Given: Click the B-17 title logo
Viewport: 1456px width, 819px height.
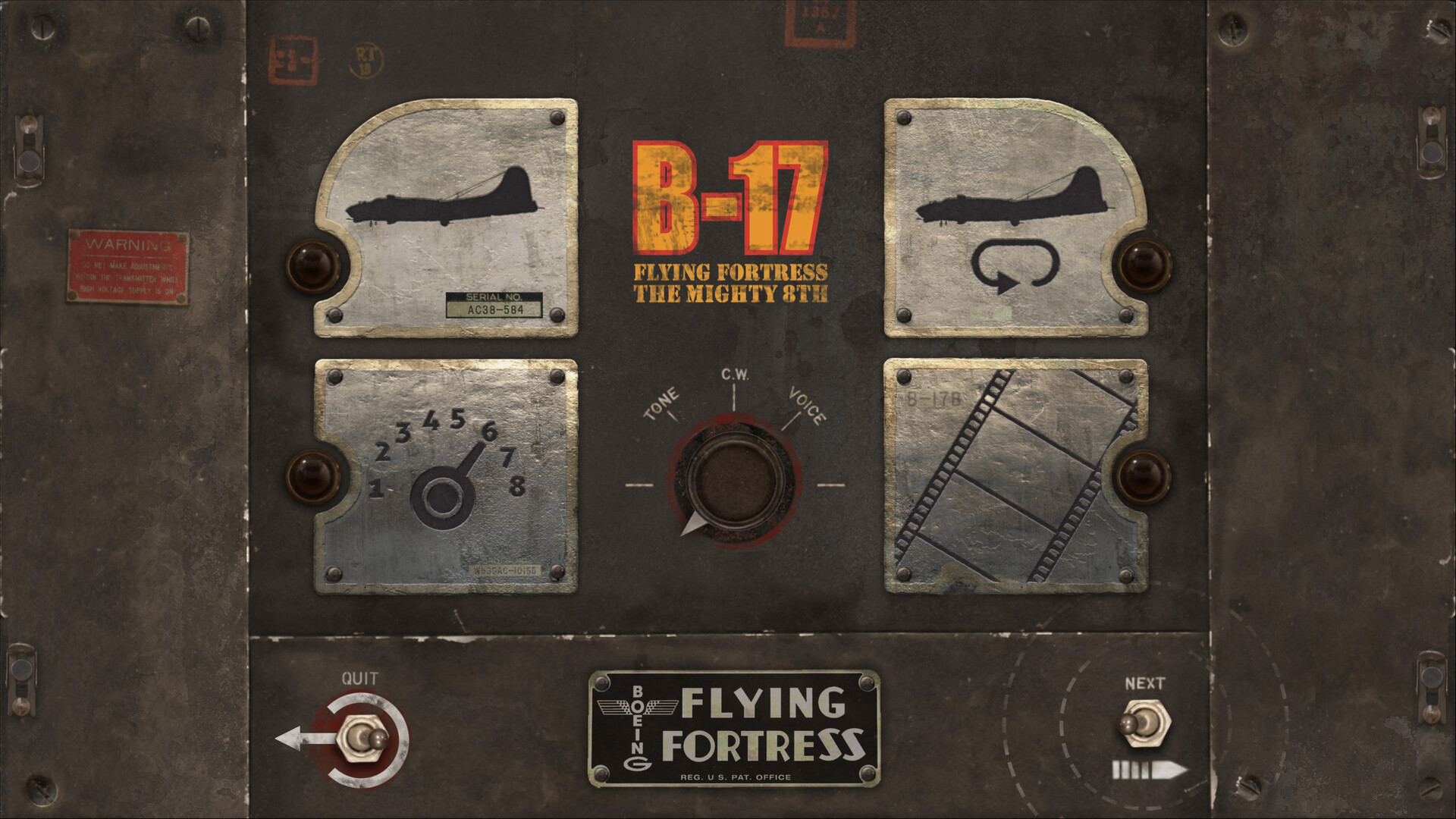Looking at the screenshot, I should (731, 196).
